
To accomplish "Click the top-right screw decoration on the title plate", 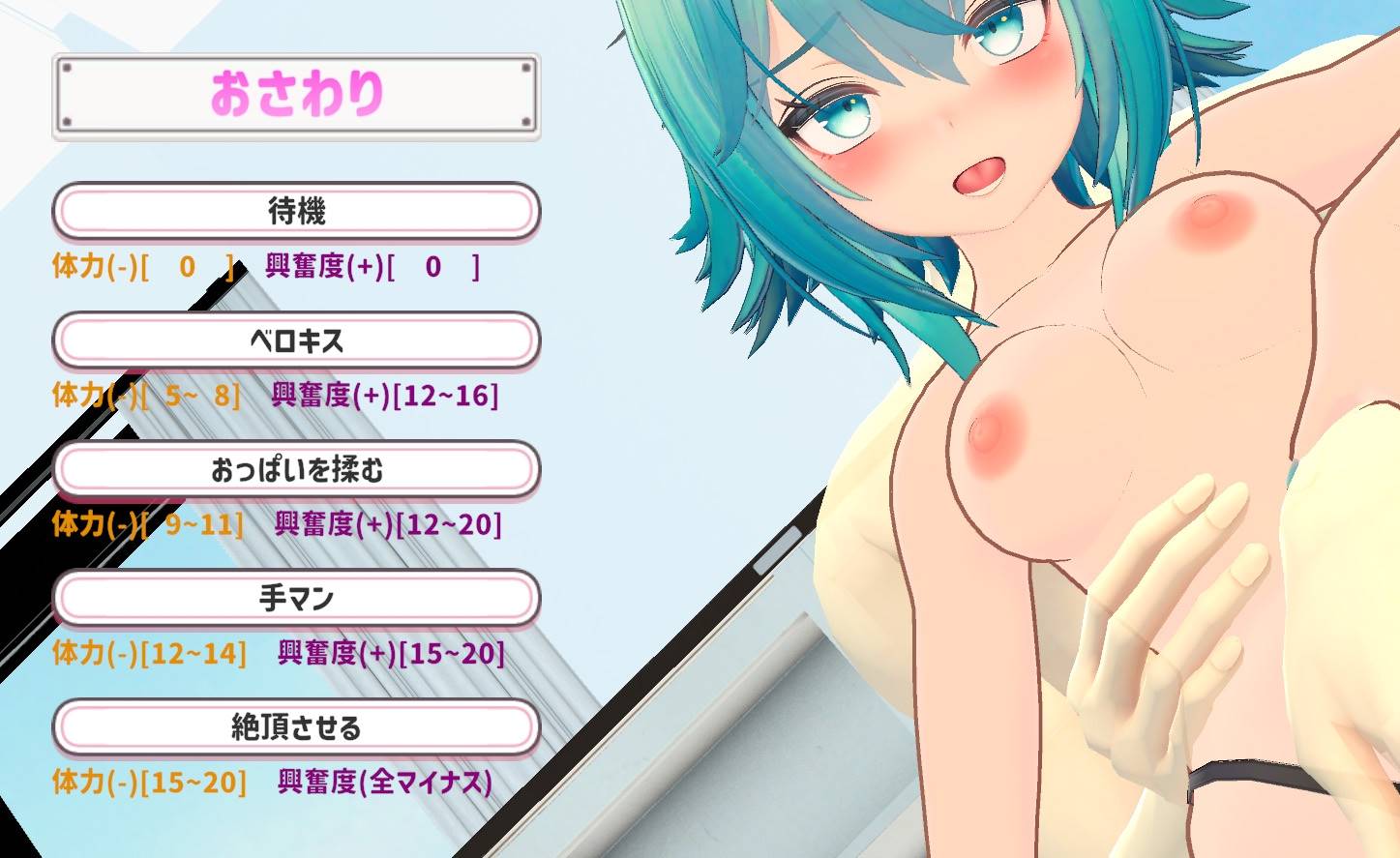I will [524, 68].
